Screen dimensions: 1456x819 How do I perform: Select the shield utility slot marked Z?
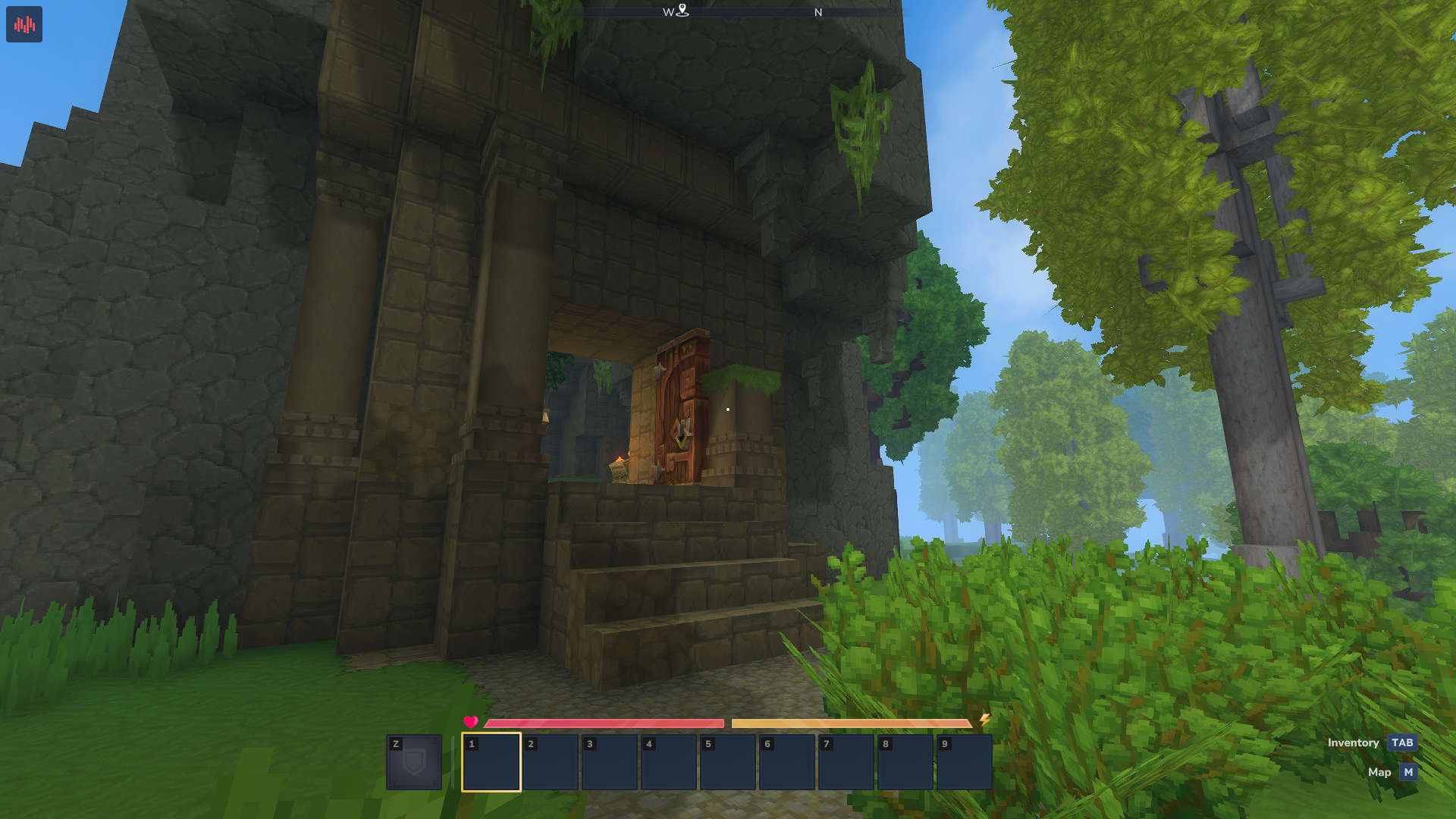tap(414, 762)
